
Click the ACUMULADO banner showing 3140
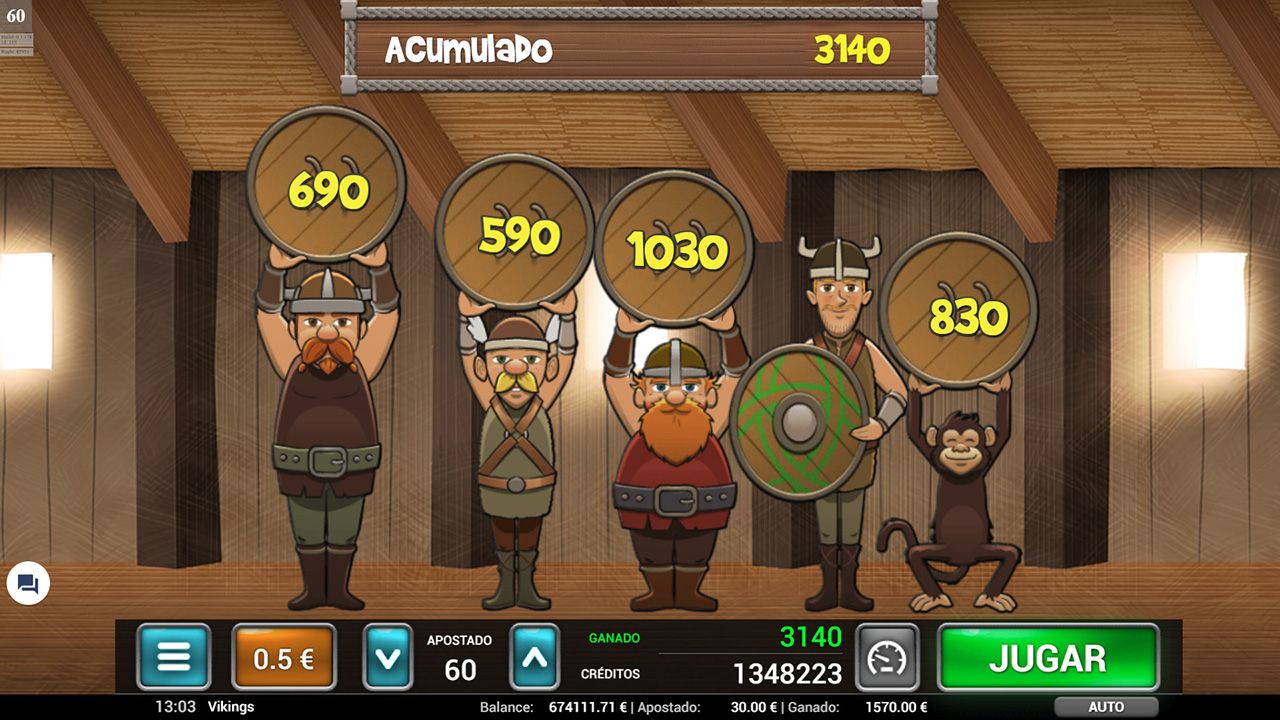click(640, 48)
